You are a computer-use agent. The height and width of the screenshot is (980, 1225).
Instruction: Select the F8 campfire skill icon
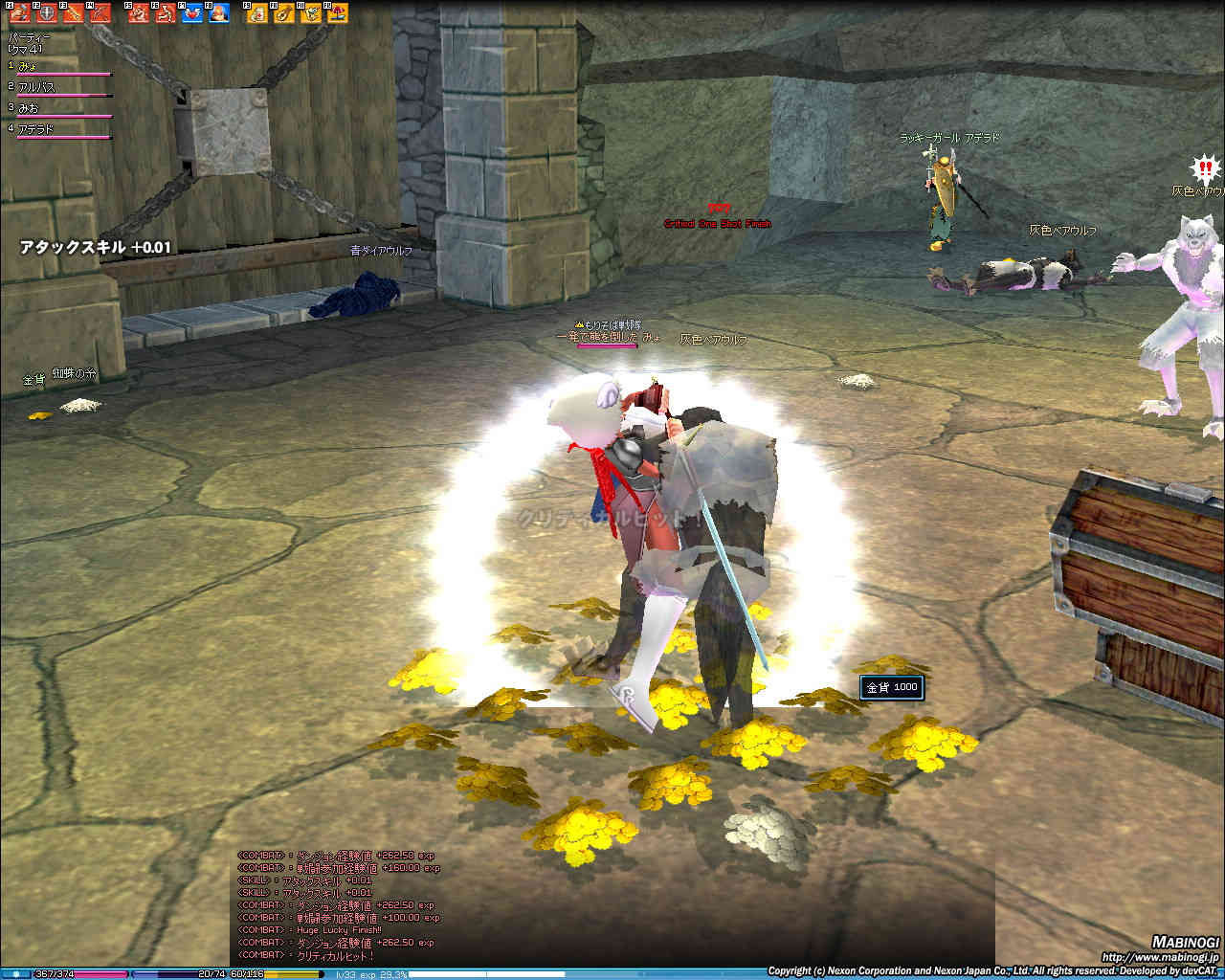(219, 13)
